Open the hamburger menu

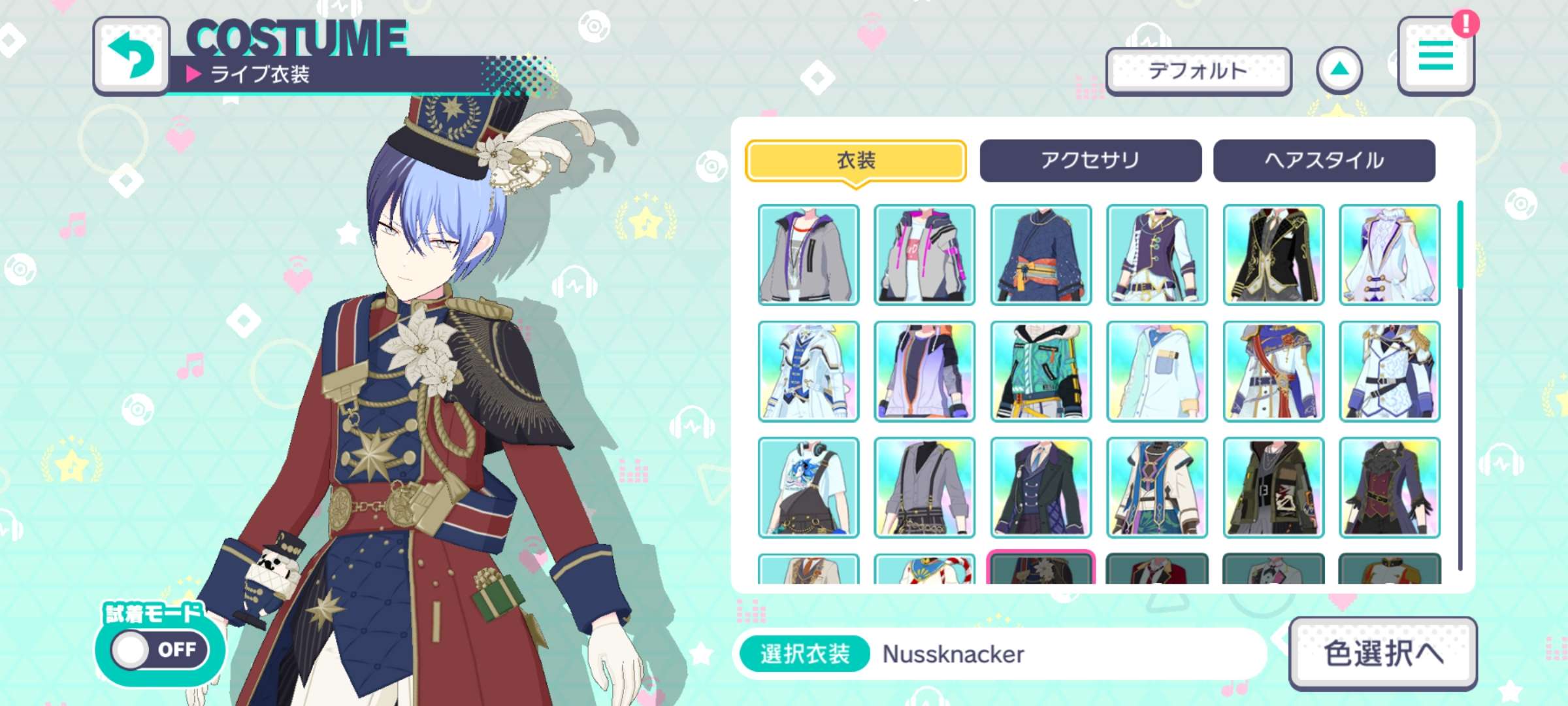[1435, 56]
